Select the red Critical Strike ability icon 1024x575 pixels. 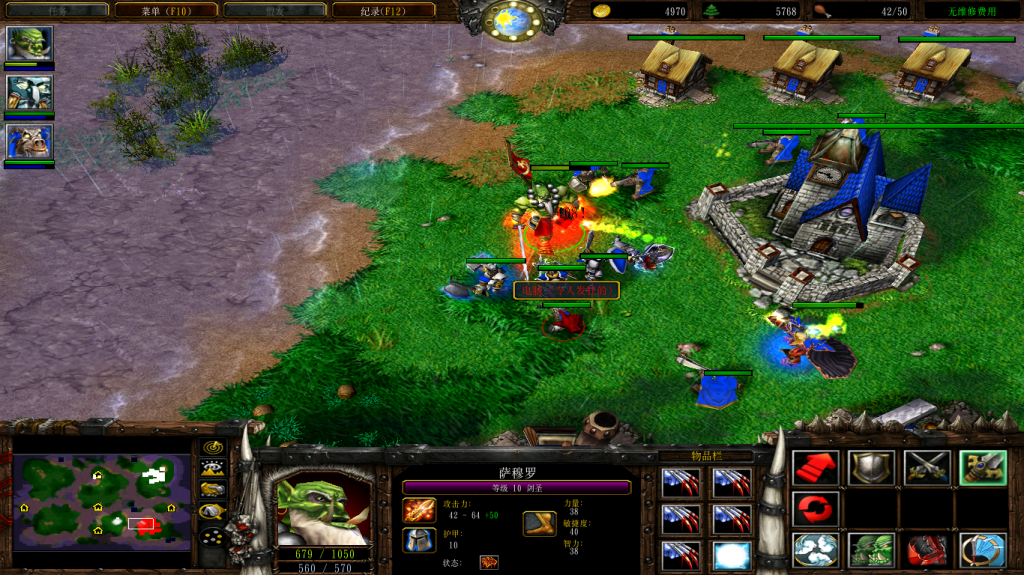[x=927, y=550]
